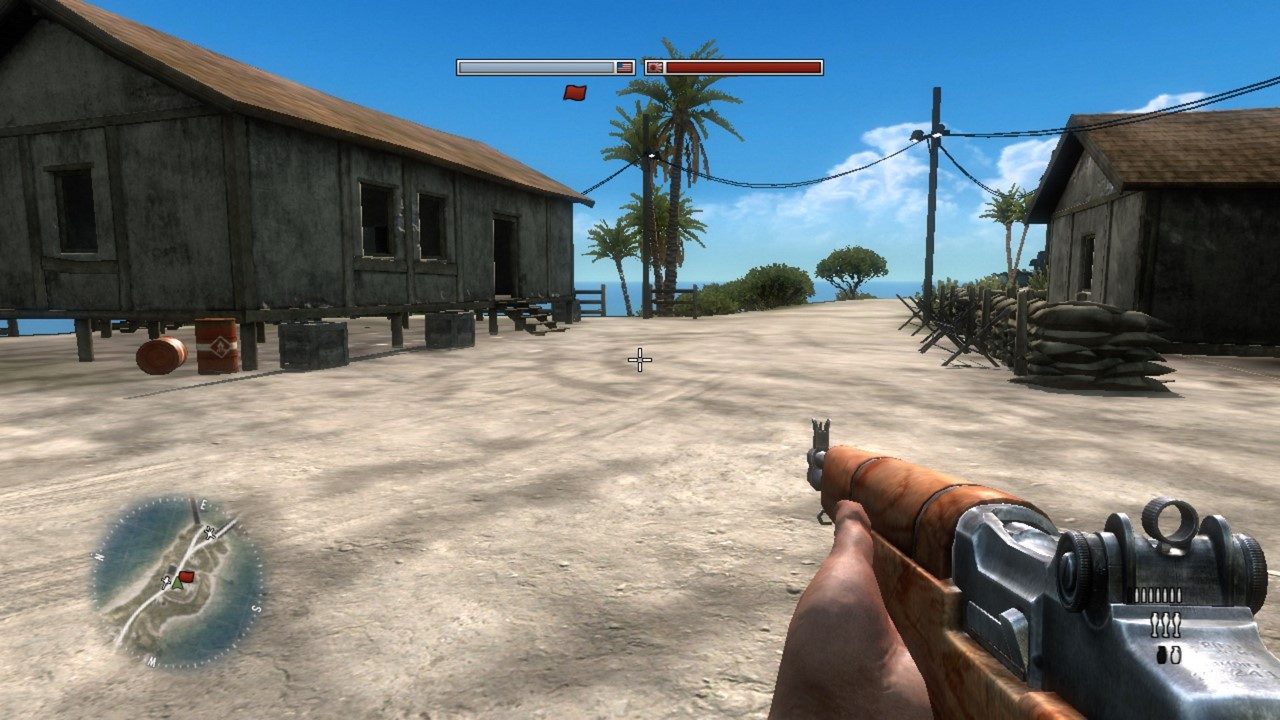
Task: Click the letter E on the compass ring
Action: pyautogui.click(x=203, y=505)
